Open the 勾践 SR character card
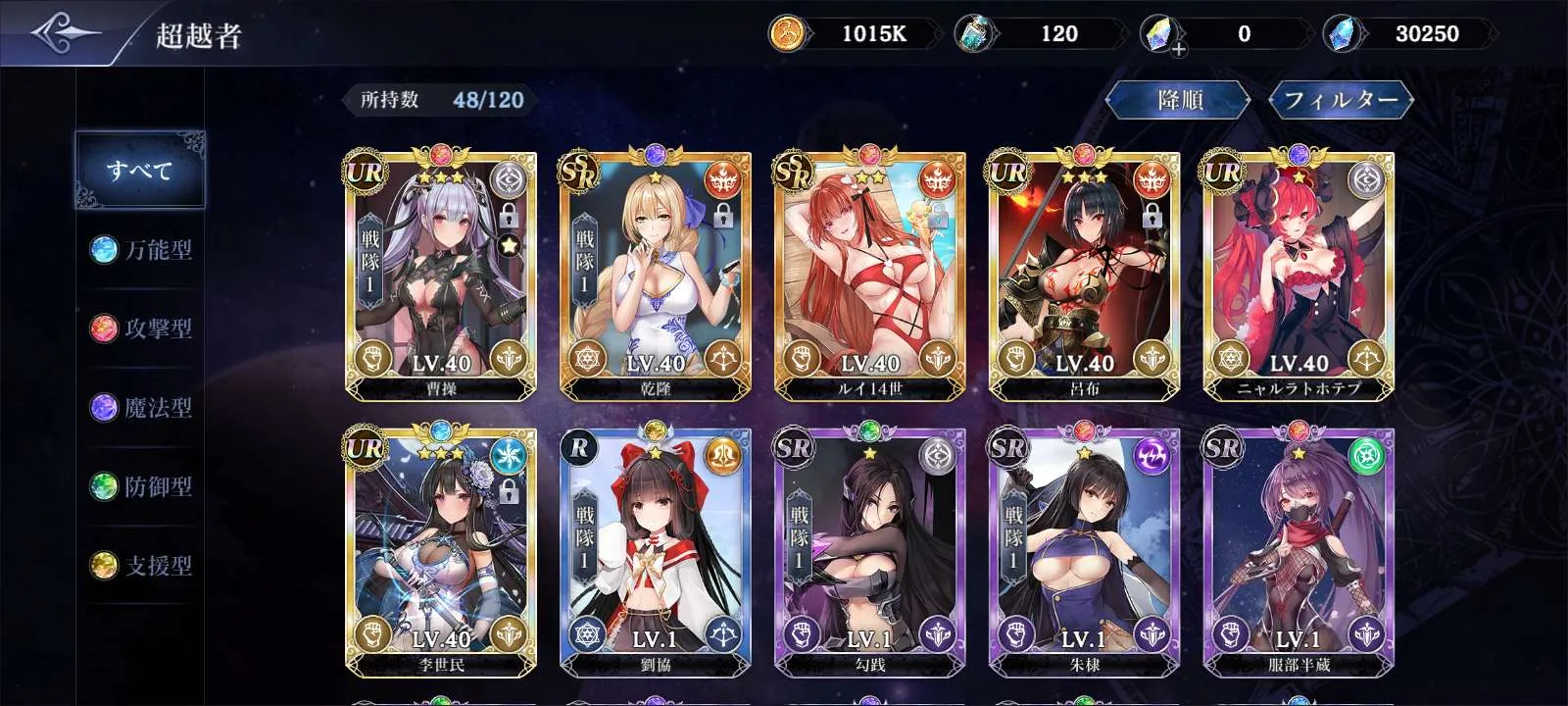Viewport: 1568px width, 706px height. point(869,551)
